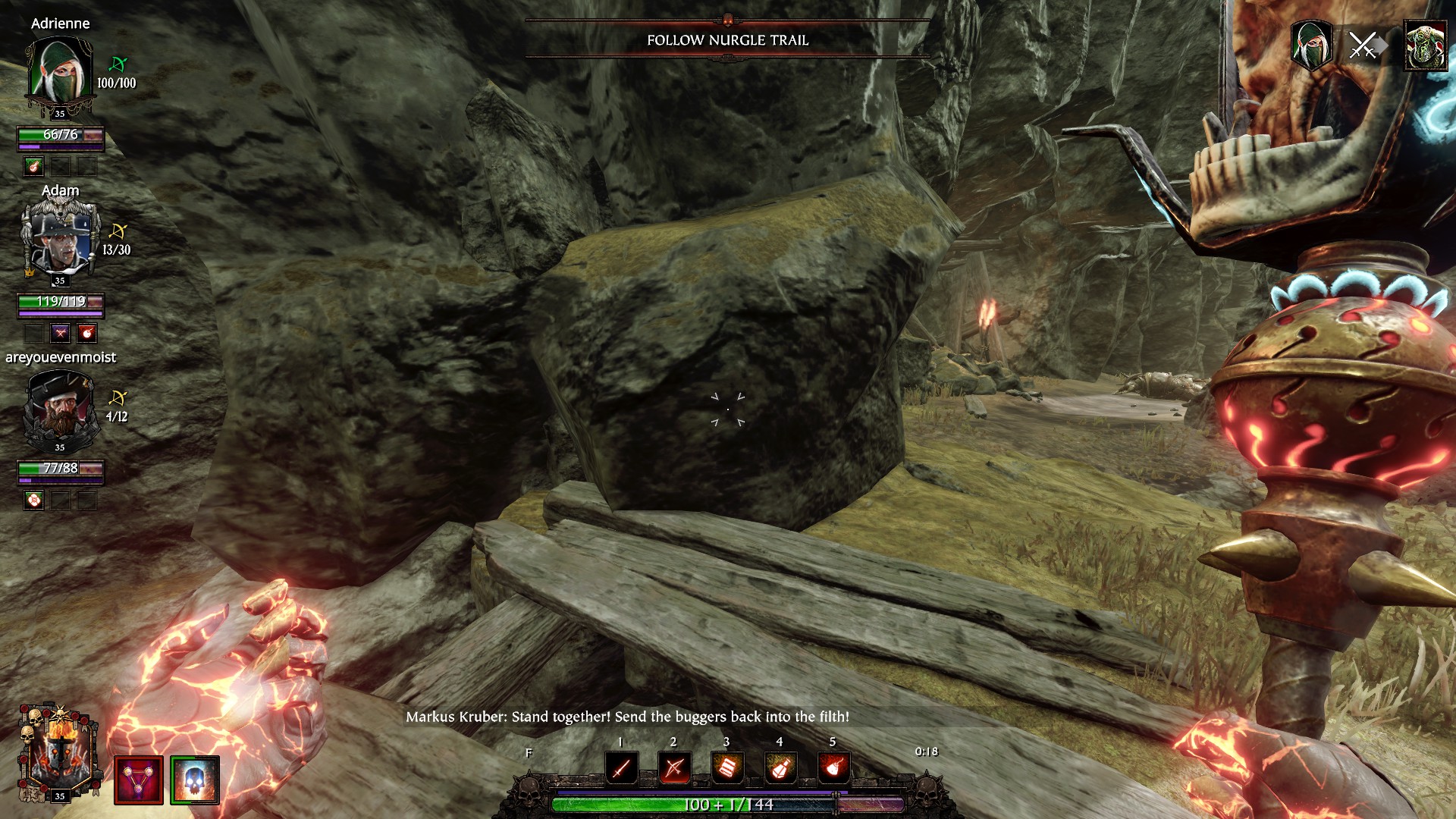Click areyouevenmoist's healing item icon
The height and width of the screenshot is (819, 1456).
[33, 500]
